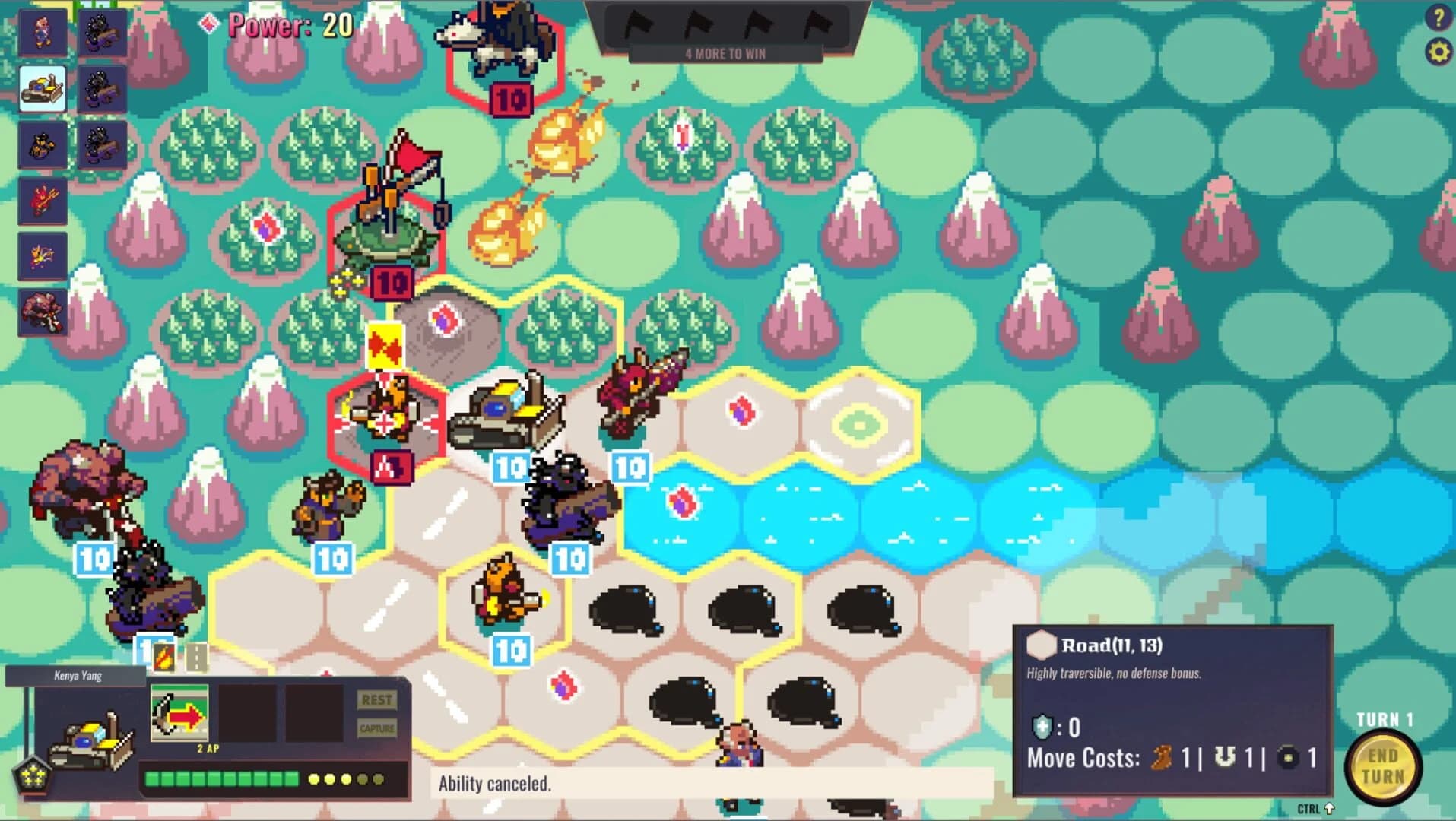
Task: Select the bulldozer unit thumbnail in the left roster
Action: [42, 89]
